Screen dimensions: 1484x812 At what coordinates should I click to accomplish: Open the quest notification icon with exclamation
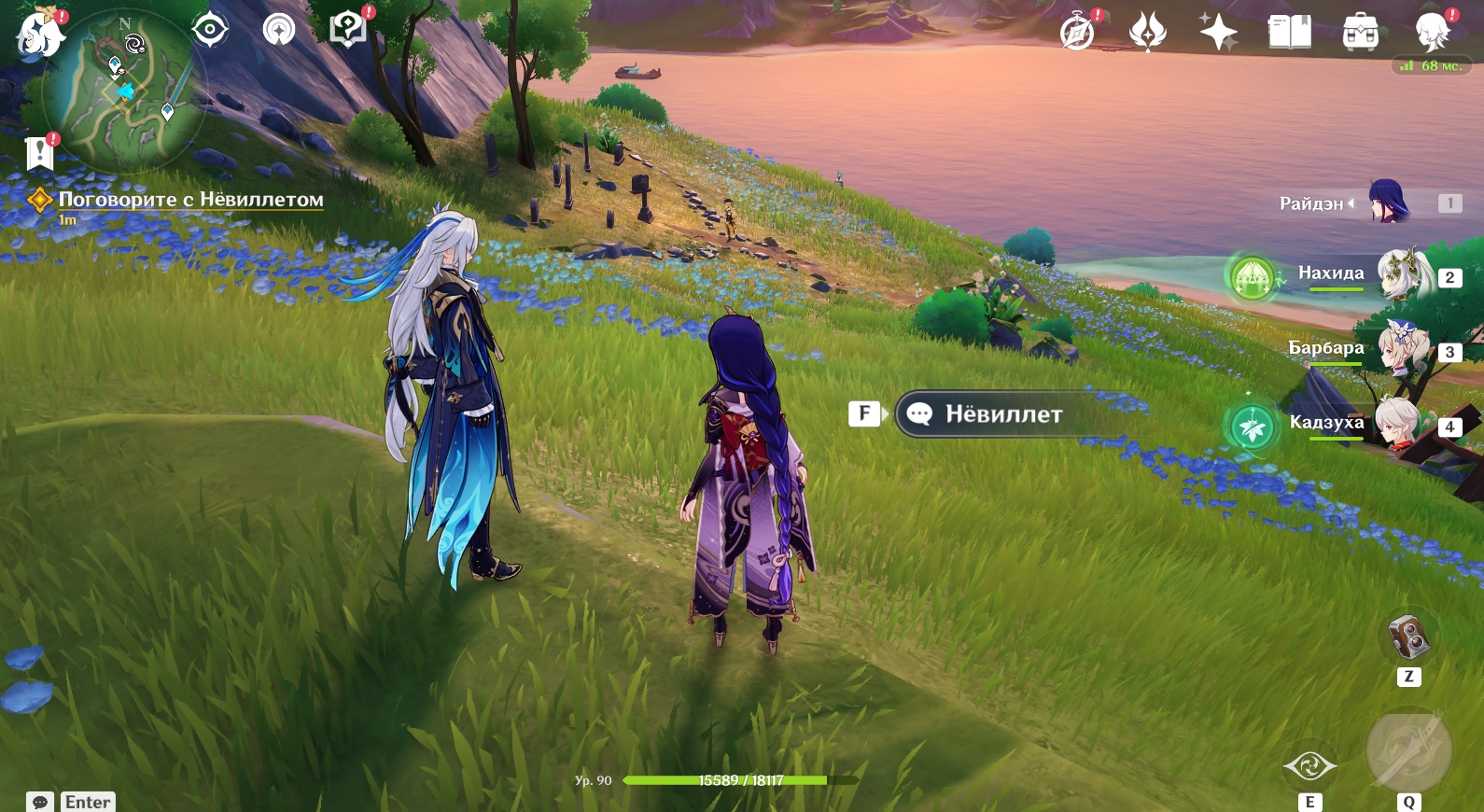point(40,153)
